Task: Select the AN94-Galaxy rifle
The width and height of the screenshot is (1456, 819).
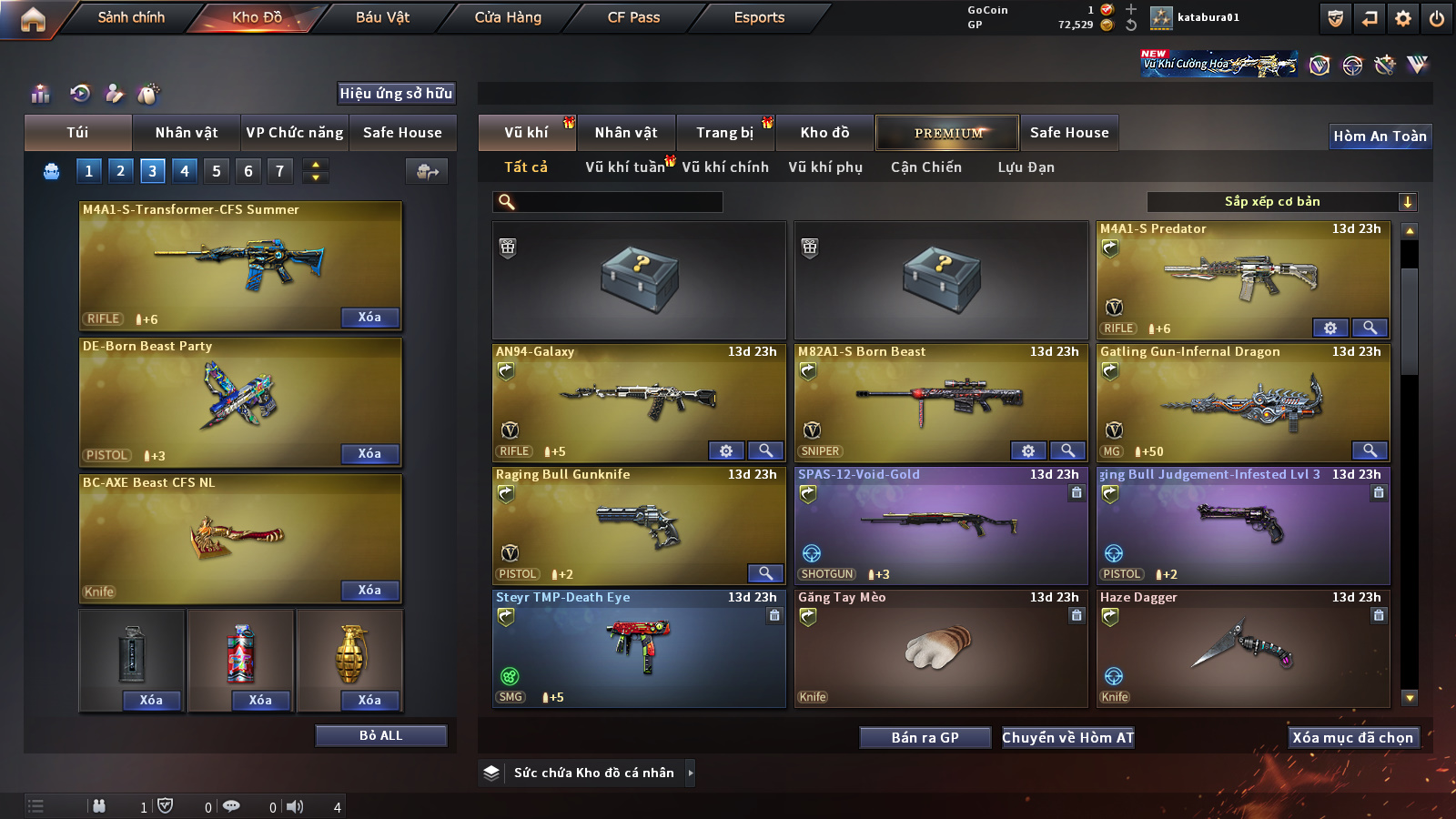Action: point(637,400)
